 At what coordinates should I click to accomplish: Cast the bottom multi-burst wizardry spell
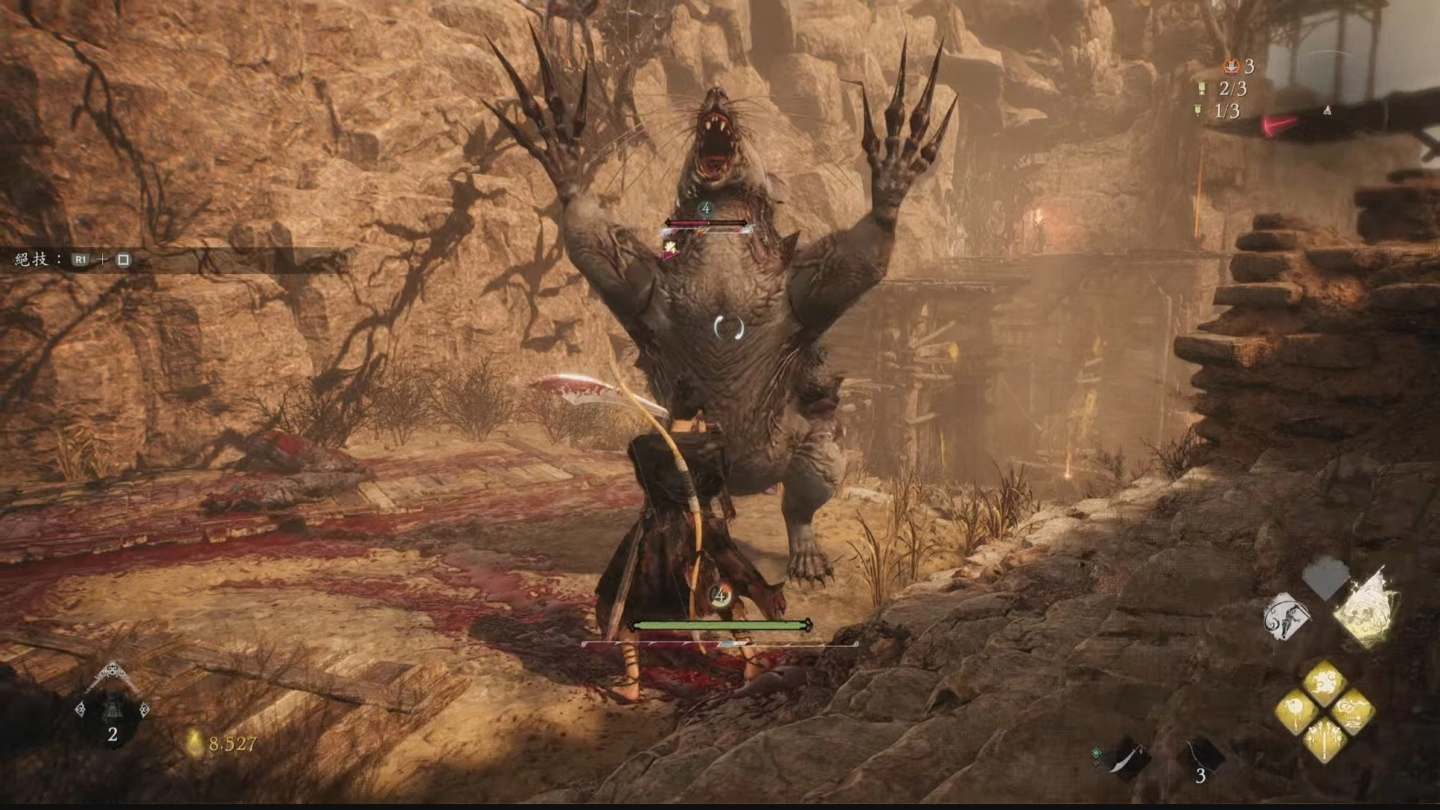pos(1324,740)
